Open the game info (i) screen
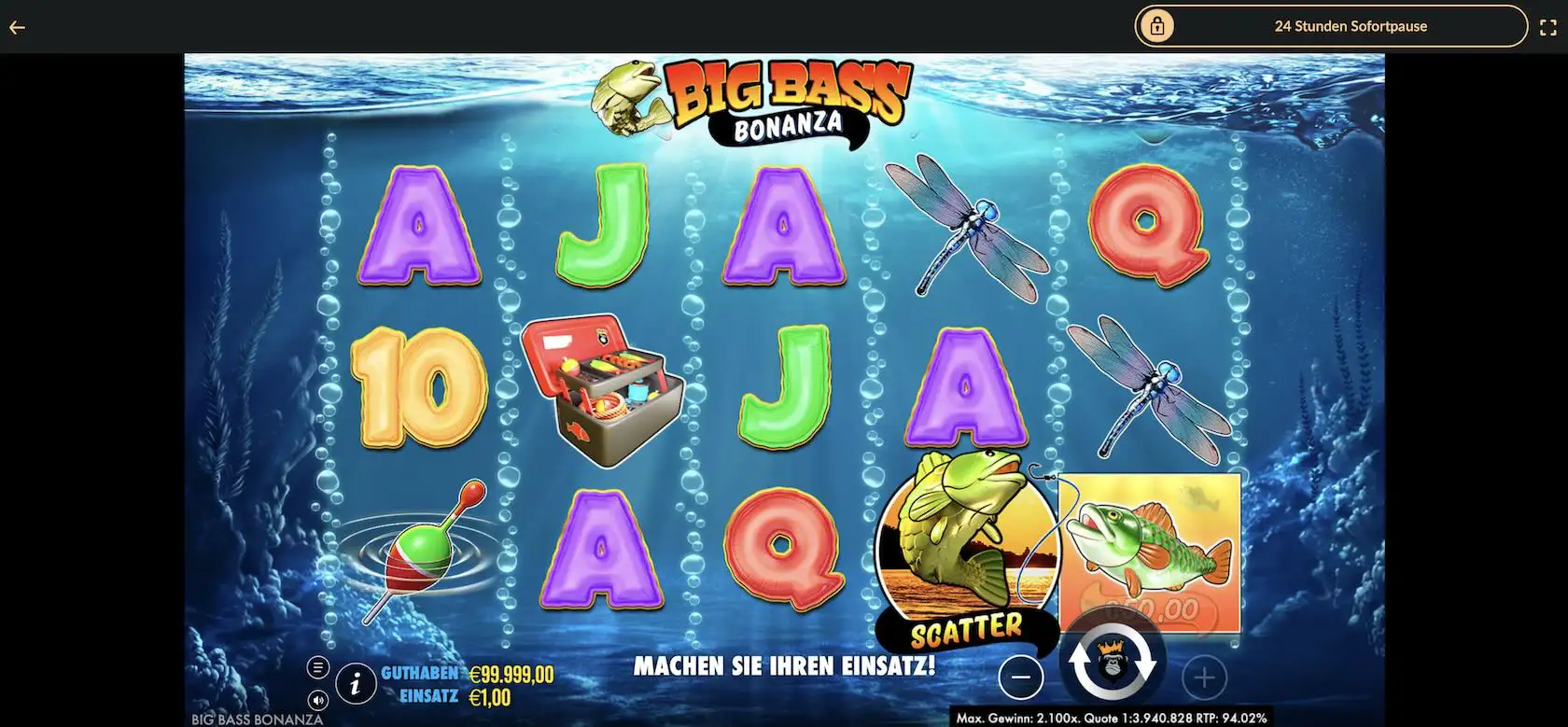 coord(356,684)
